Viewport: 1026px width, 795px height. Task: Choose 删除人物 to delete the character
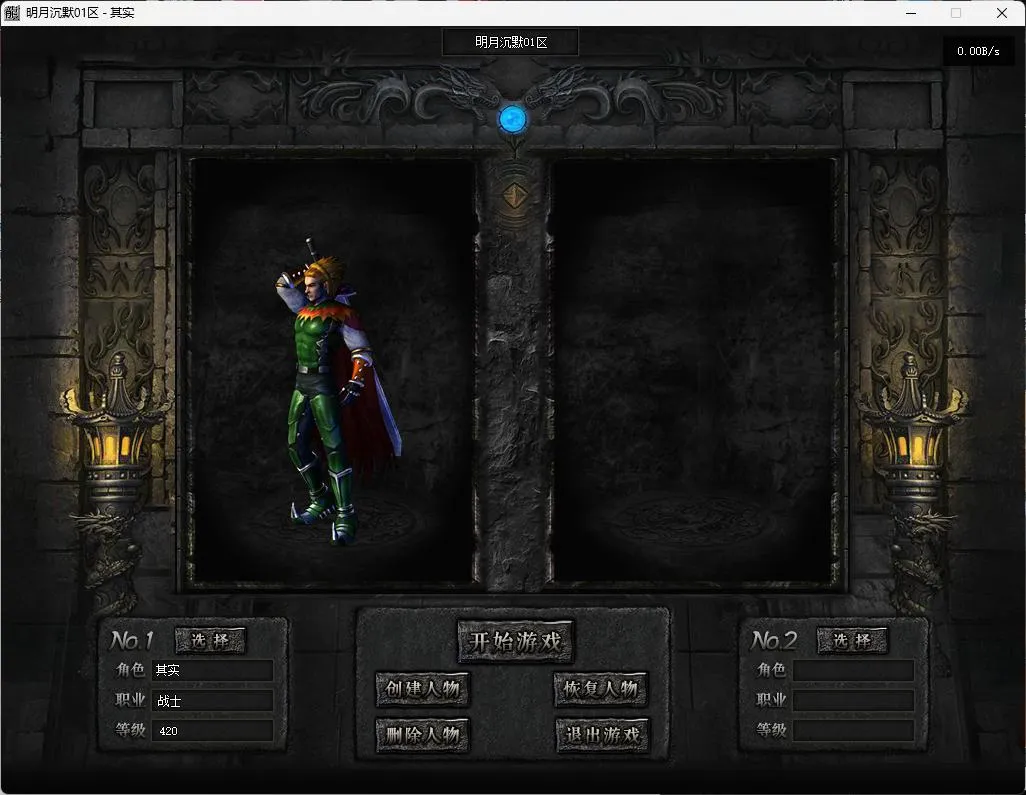(423, 736)
